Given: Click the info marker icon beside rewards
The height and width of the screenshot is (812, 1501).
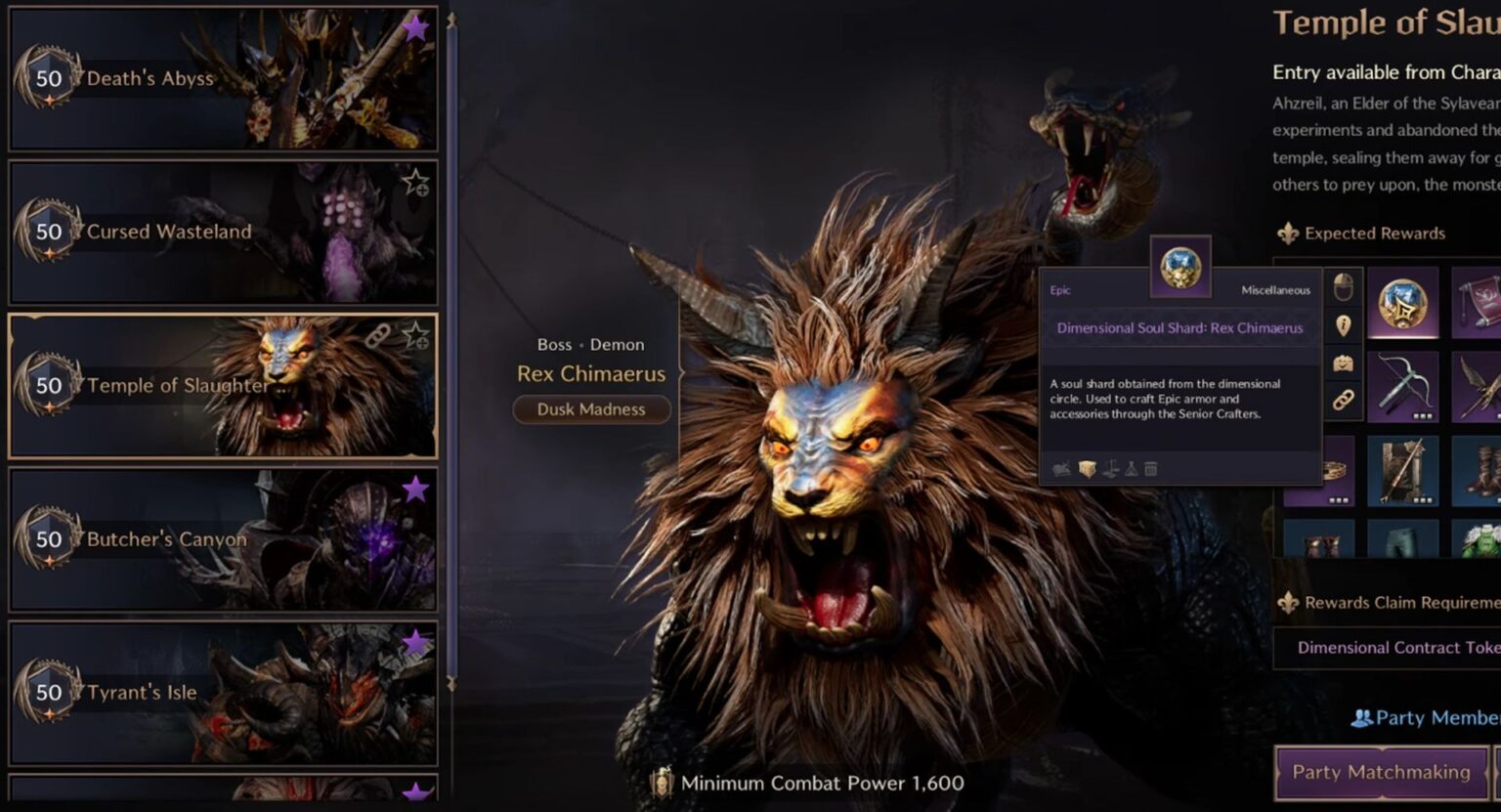Looking at the screenshot, I should (1344, 325).
